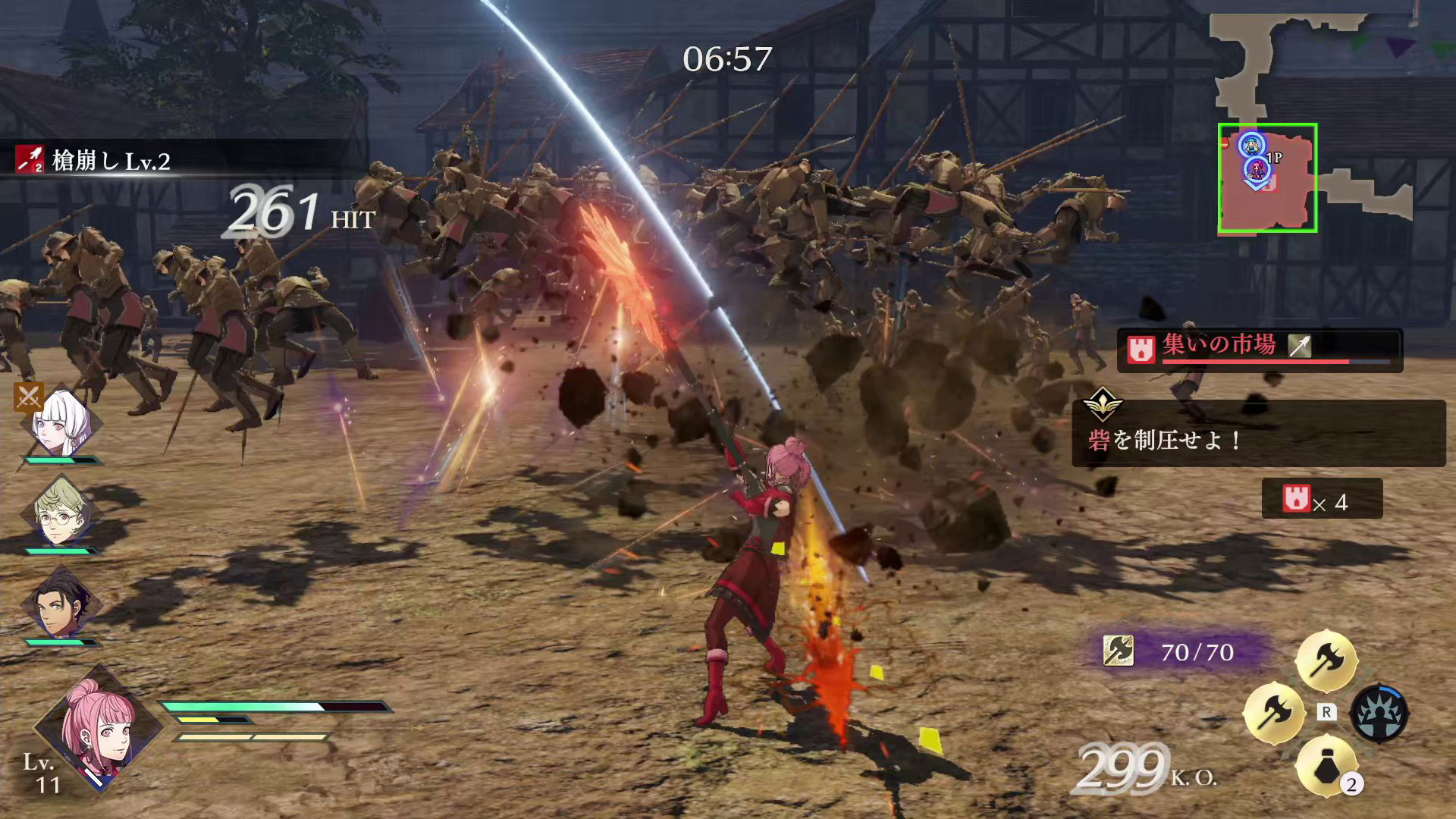Image resolution: width=1456 pixels, height=819 pixels.
Task: Select Hilda's 1P marker on the minimap
Action: (1257, 168)
